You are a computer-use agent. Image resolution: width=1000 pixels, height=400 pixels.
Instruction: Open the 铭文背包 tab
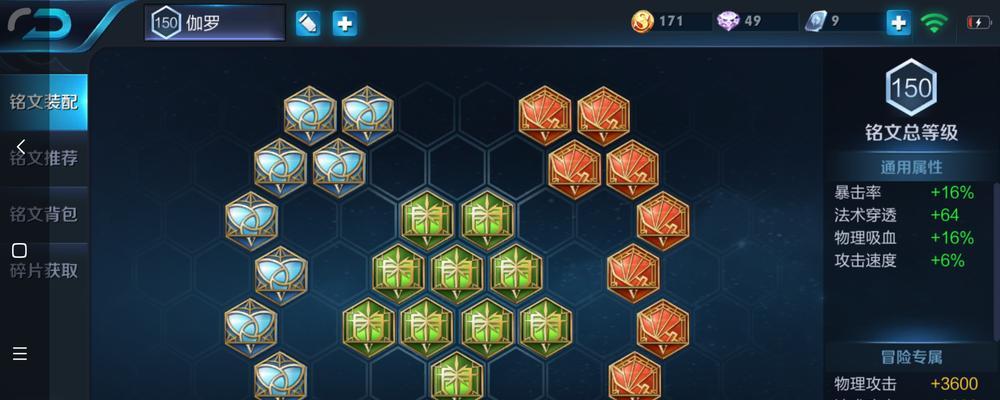click(44, 214)
